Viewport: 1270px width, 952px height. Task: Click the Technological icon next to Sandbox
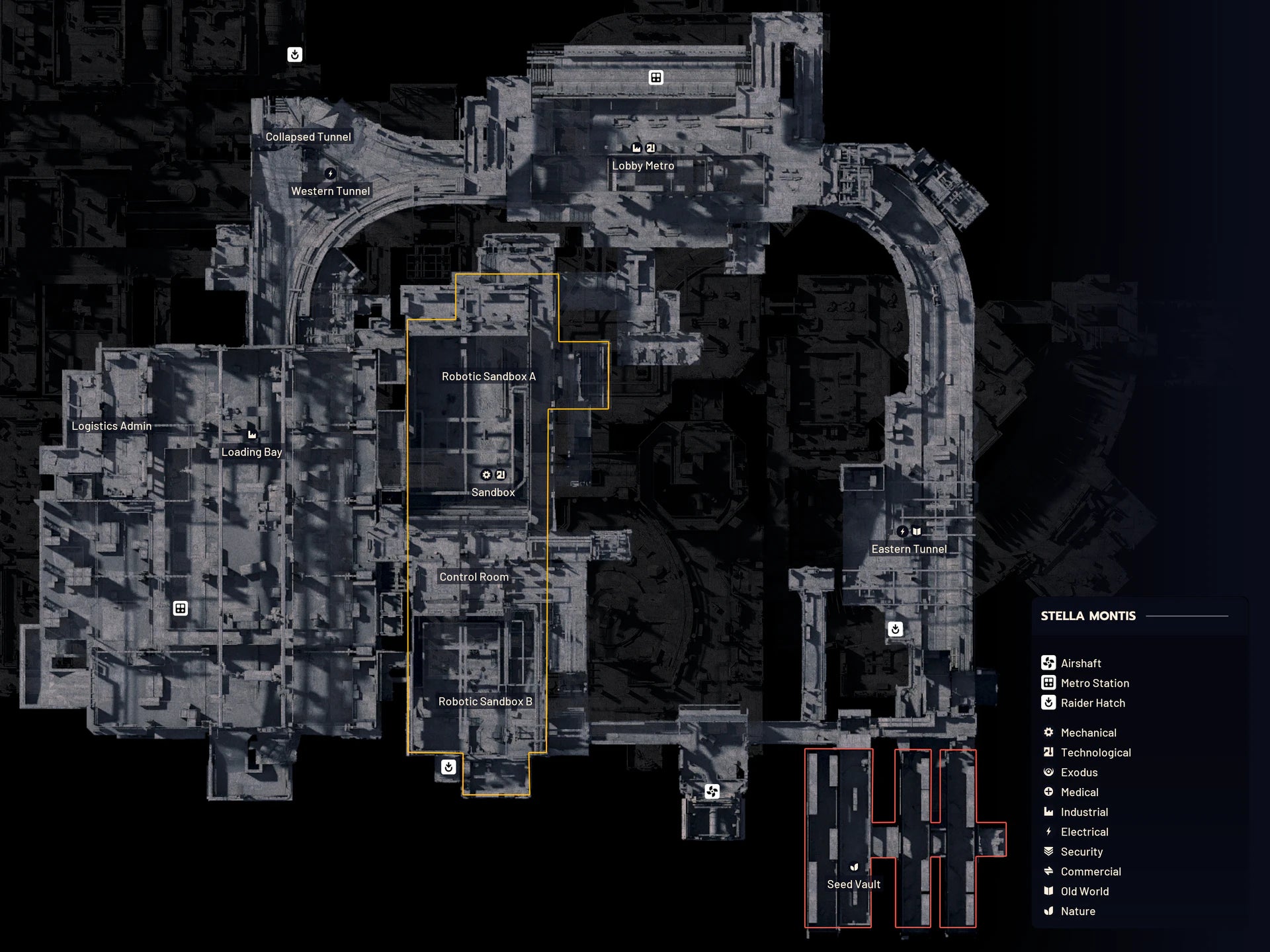pos(501,475)
